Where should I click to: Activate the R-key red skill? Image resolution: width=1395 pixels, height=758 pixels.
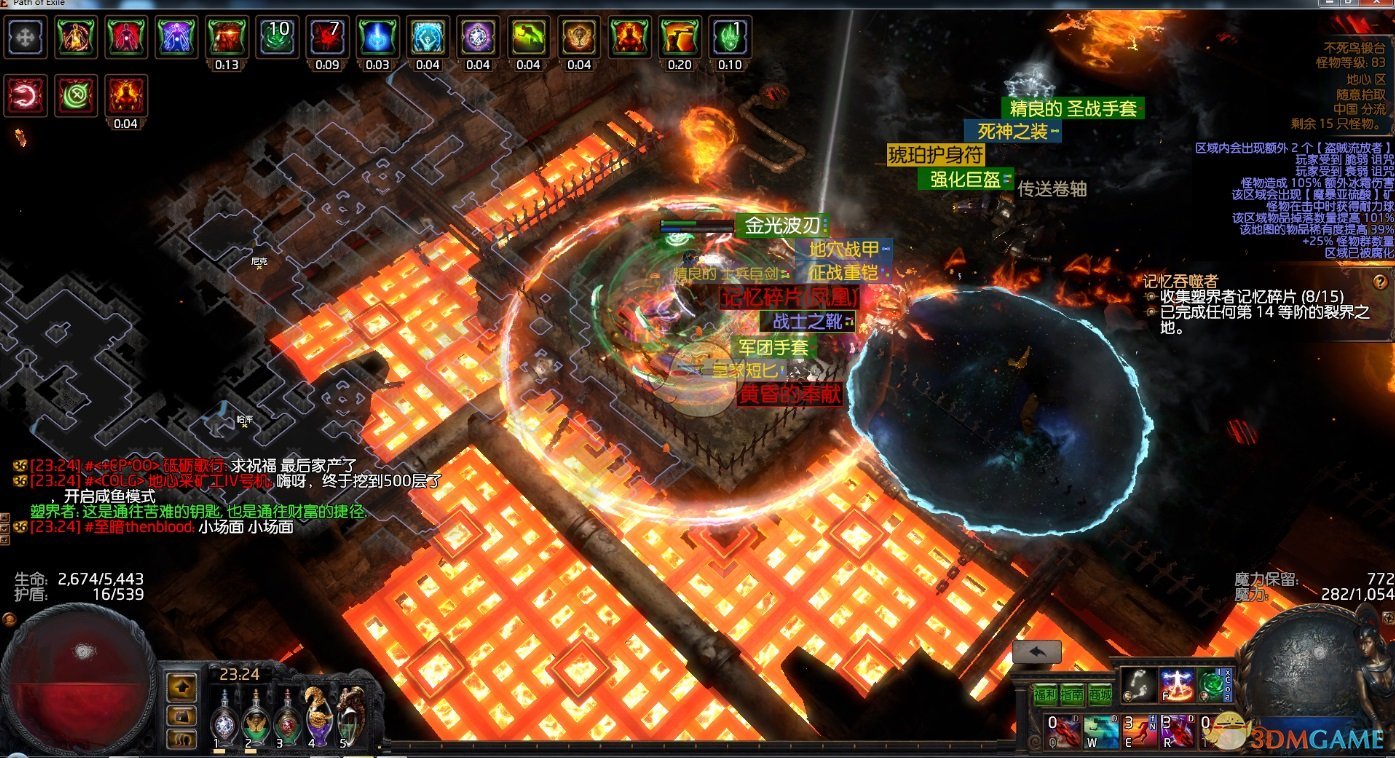(1177, 730)
